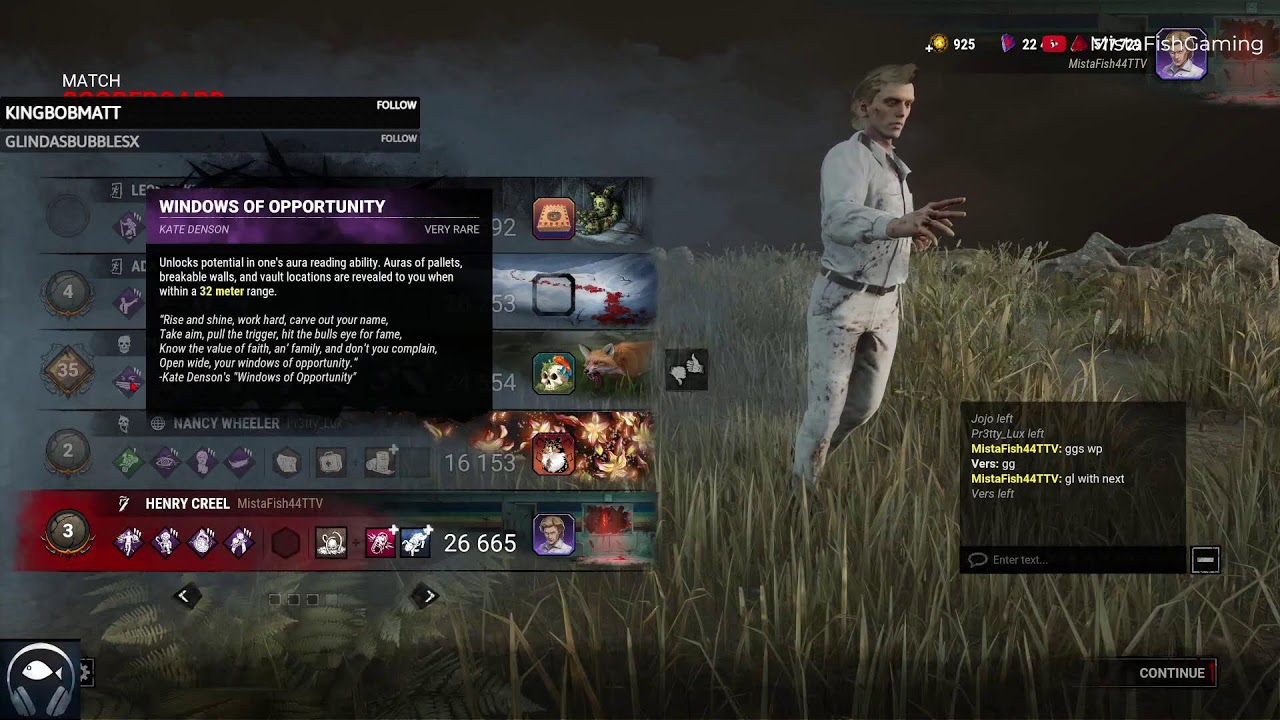Inspect Henry Creel's red add-on icon
Image resolution: width=1280 pixels, height=720 pixels.
coord(380,543)
